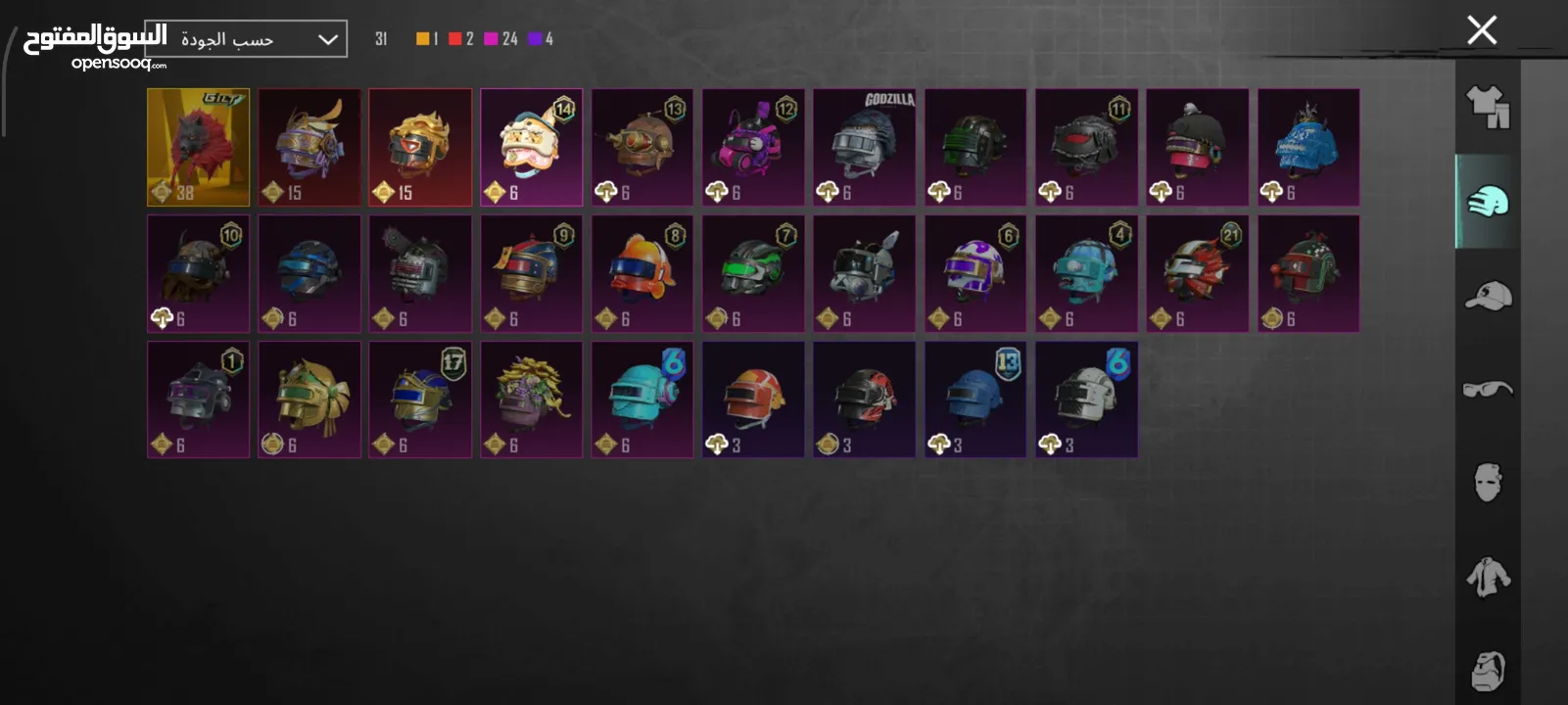Show the face mask category

(1488, 482)
